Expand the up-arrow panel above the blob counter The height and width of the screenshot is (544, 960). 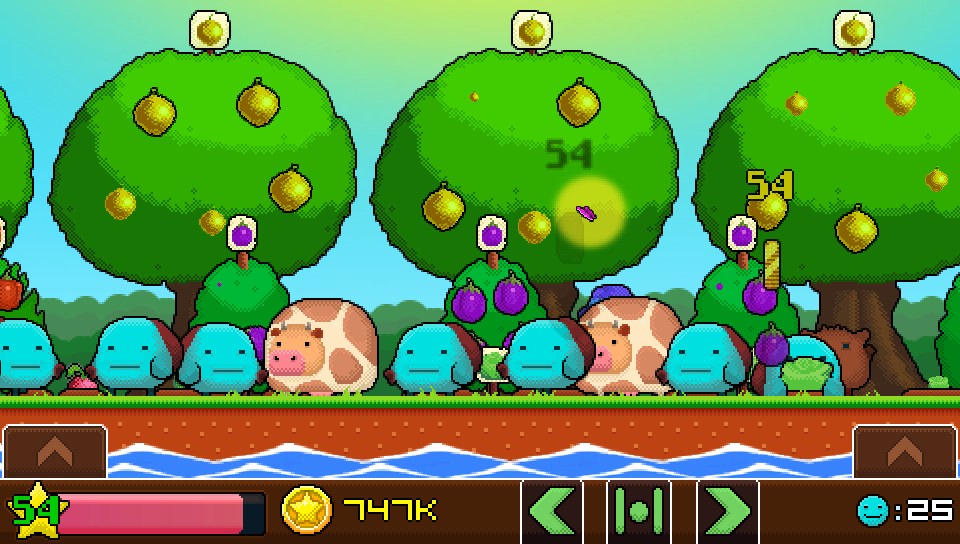pyautogui.click(x=904, y=452)
